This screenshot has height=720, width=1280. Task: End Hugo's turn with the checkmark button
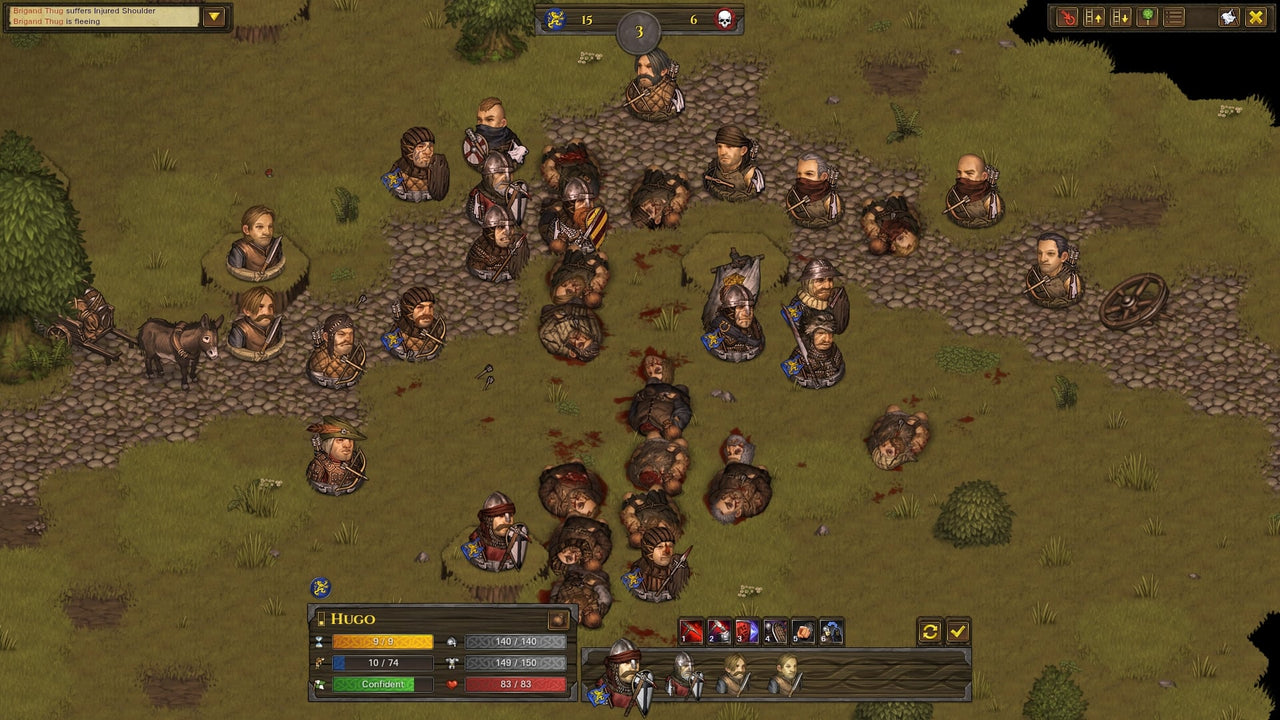[x=957, y=629]
